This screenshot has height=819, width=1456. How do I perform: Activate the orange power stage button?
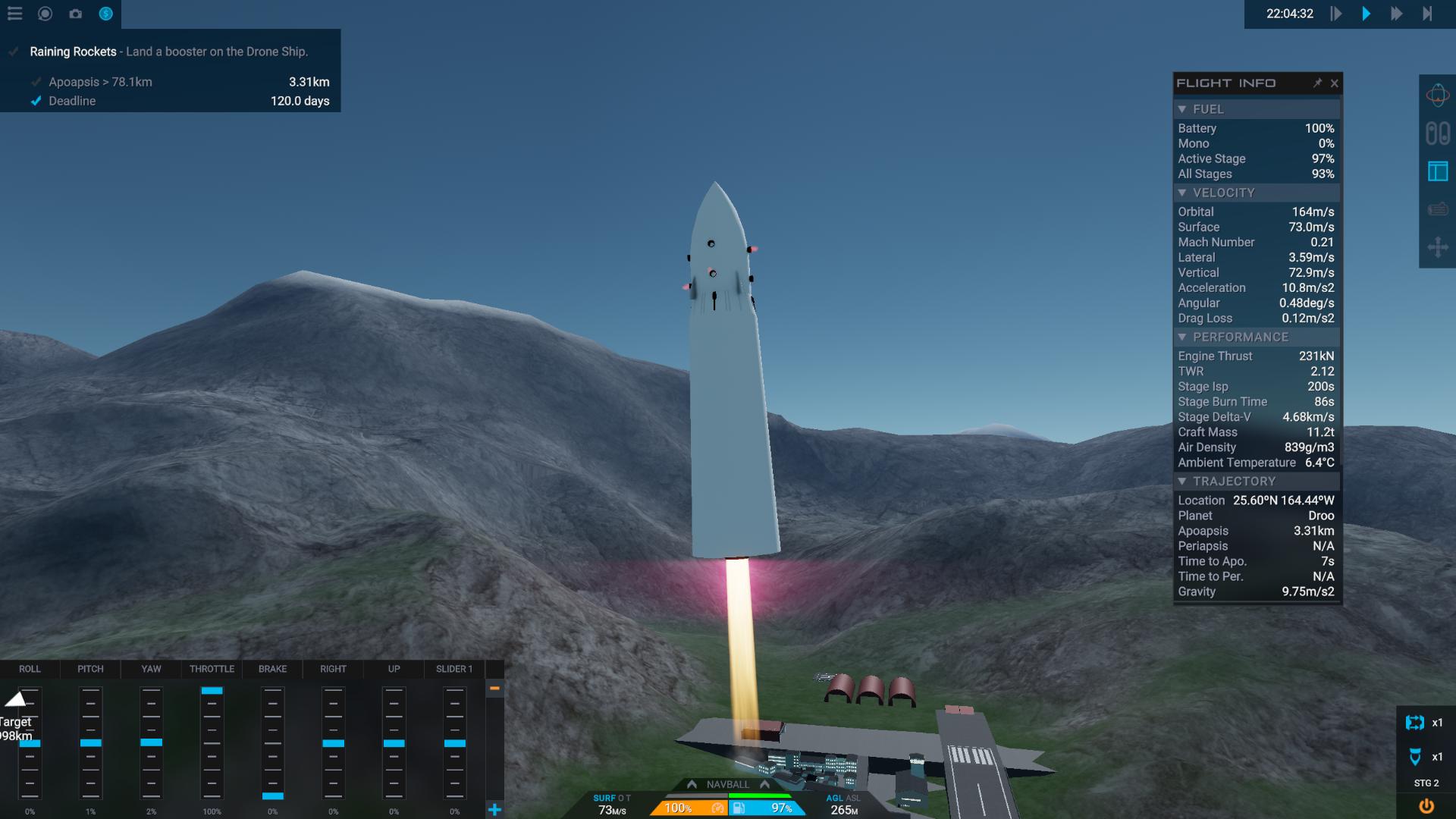(1426, 806)
